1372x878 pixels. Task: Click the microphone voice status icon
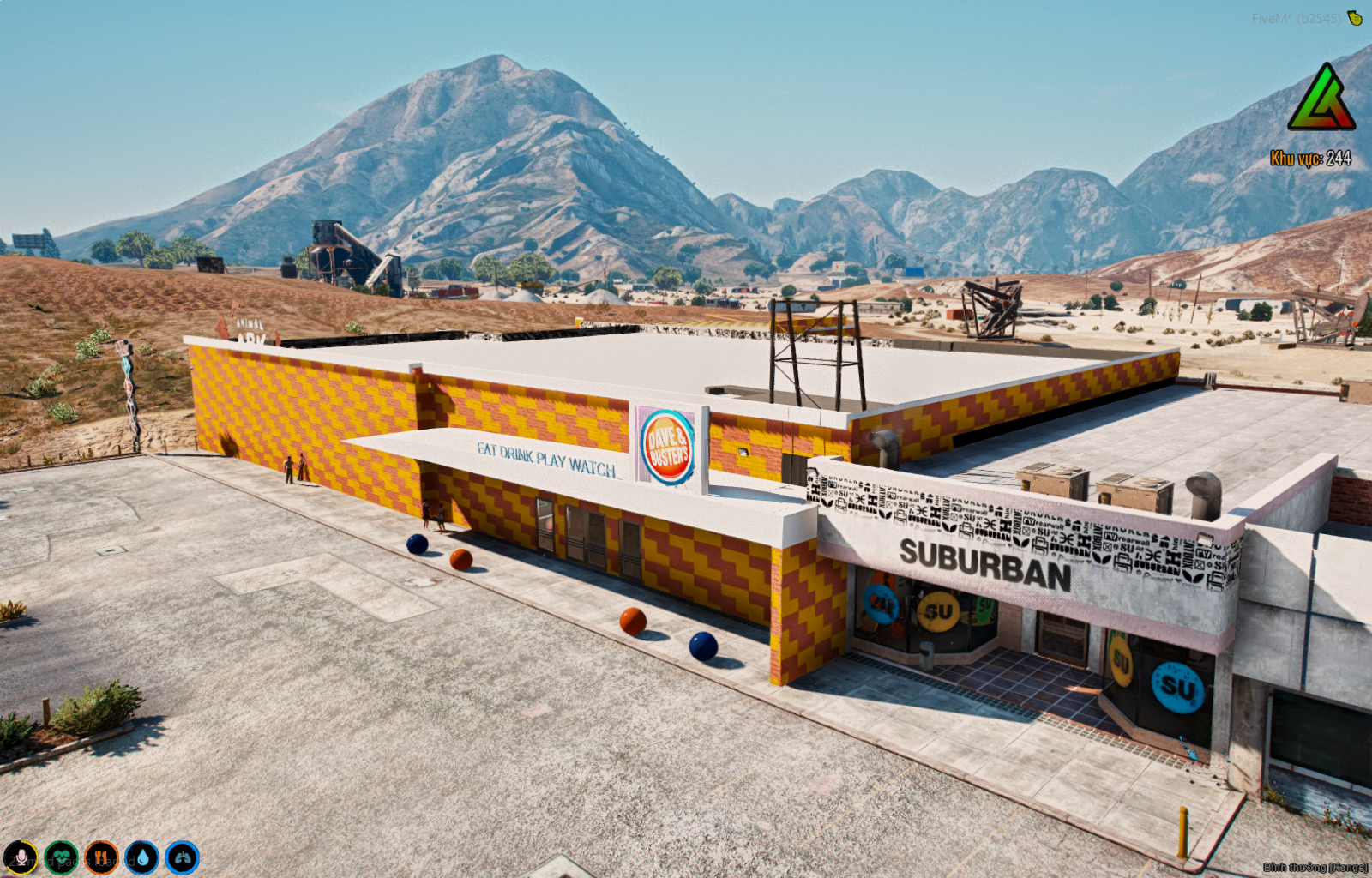click(x=21, y=857)
